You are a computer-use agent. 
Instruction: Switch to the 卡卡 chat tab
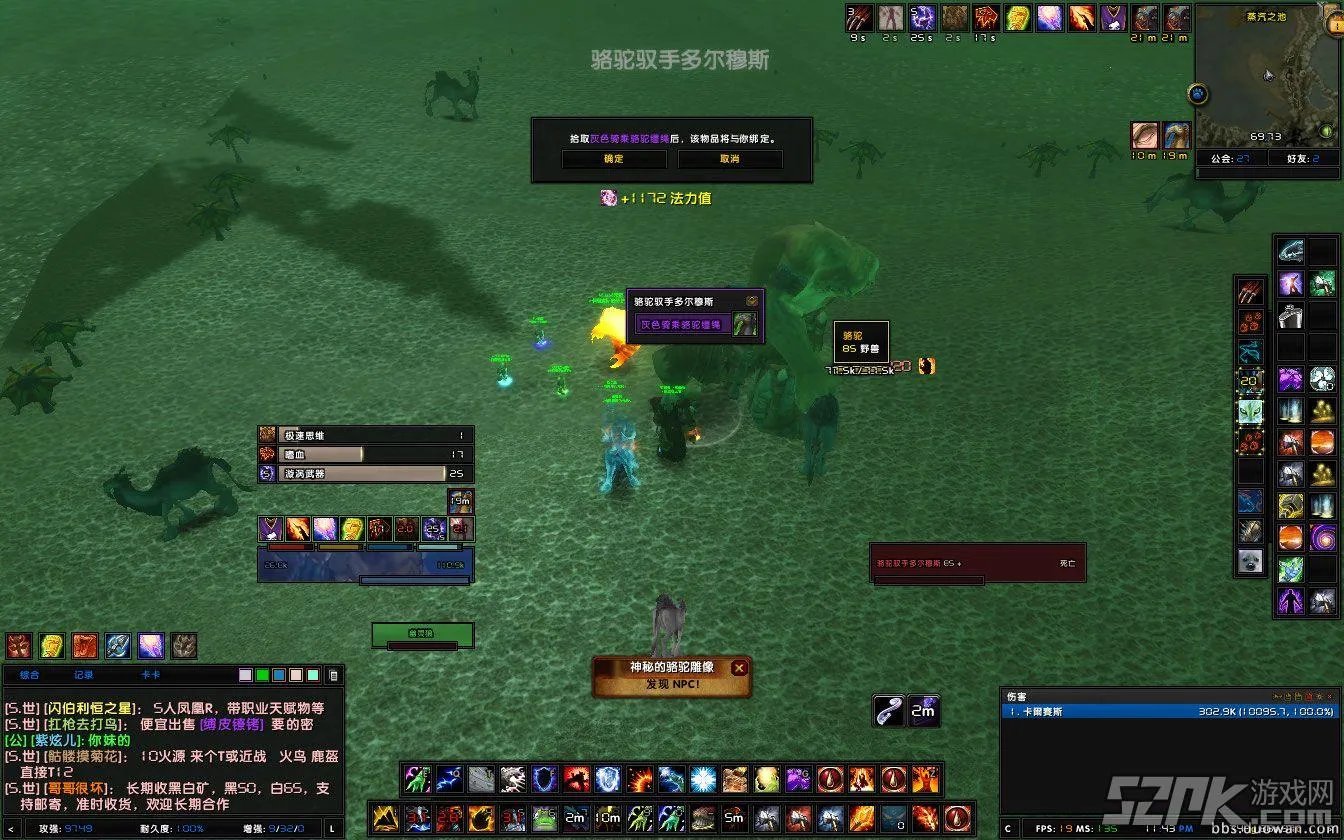150,675
